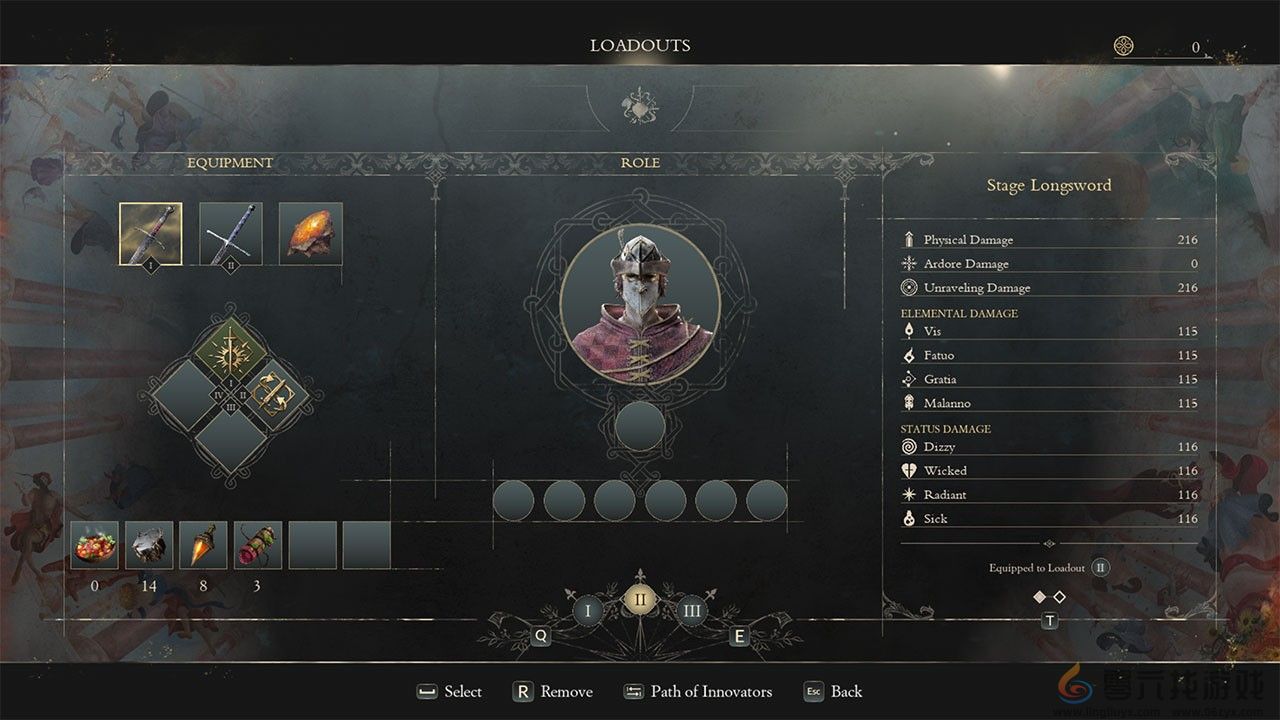1280x720 pixels.
Task: Click the food consumable slot showing 0
Action: pos(95,545)
